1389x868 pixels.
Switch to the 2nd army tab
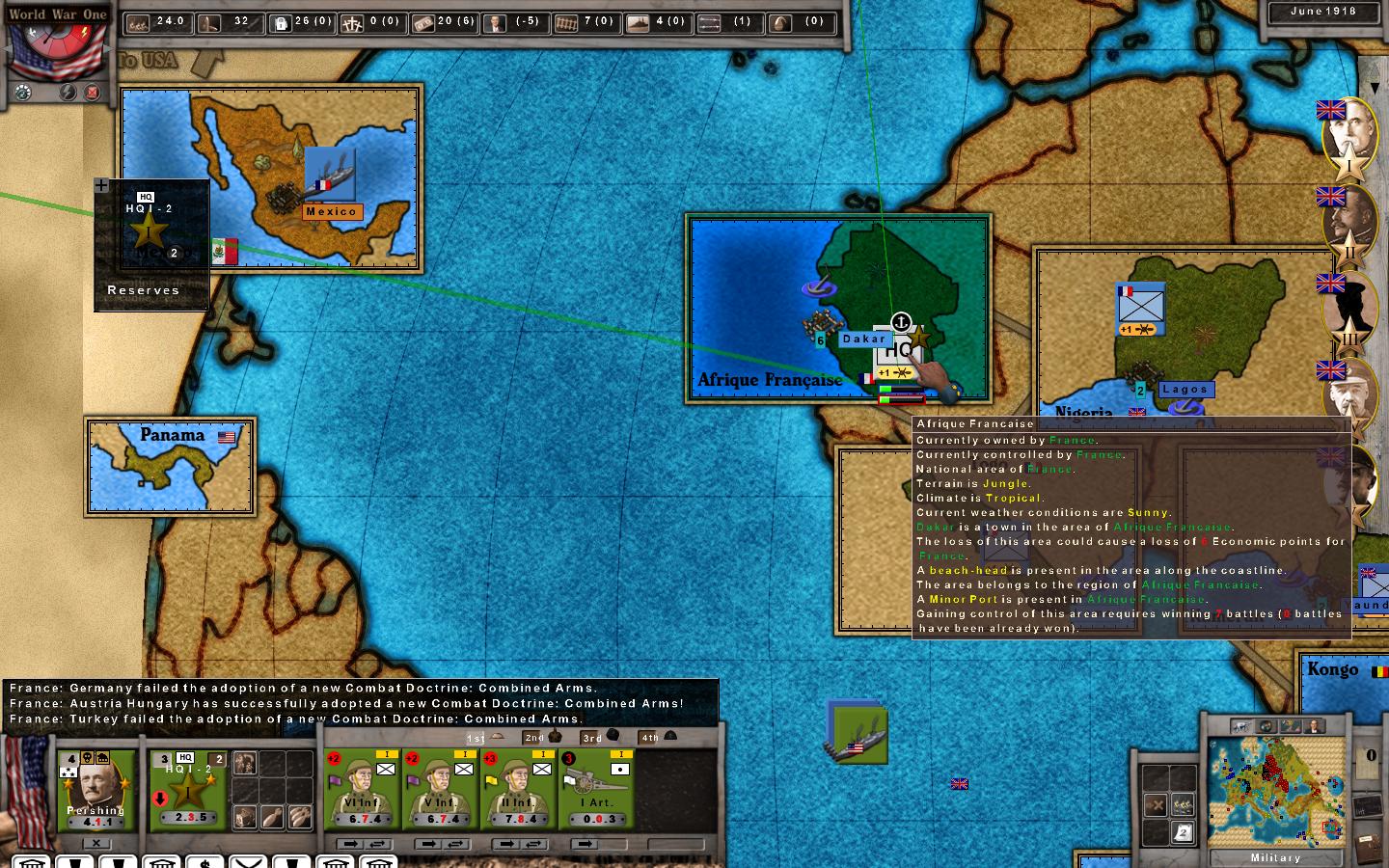click(x=540, y=738)
